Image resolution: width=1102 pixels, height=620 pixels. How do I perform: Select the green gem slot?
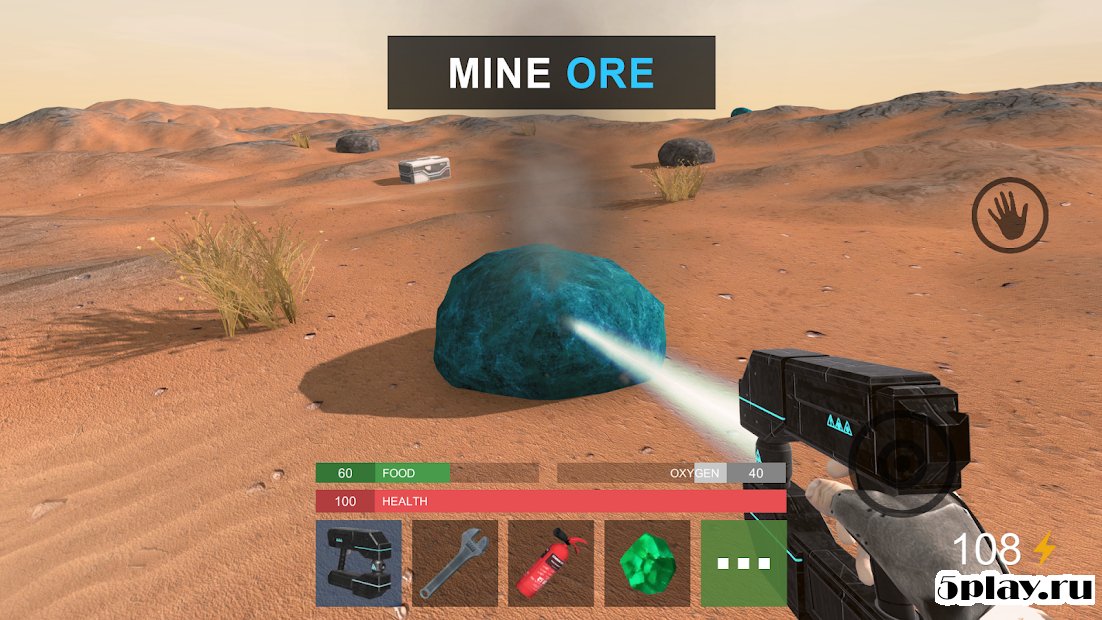tap(647, 563)
